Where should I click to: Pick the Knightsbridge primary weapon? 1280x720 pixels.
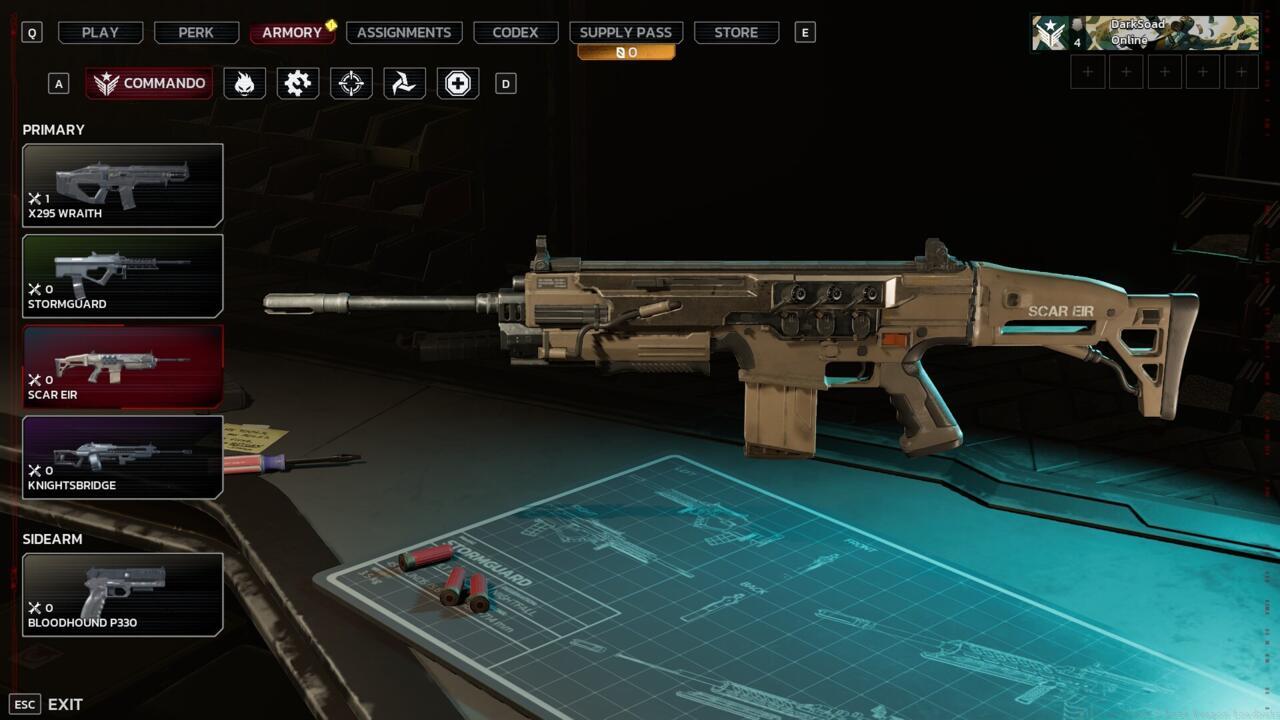(123, 457)
